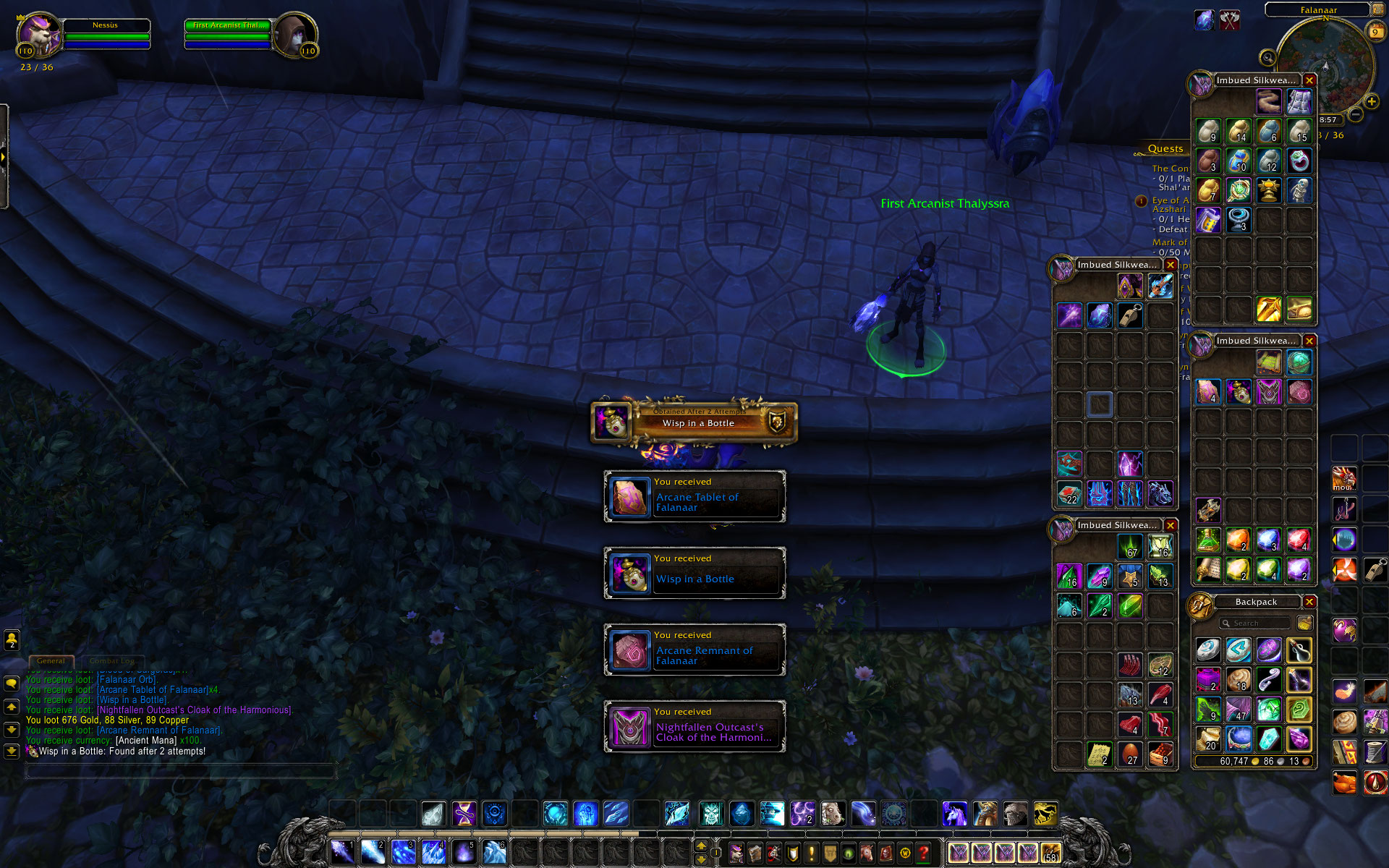Click the Nightfallen Outcast's Cloak loot toast
The image size is (1389, 868).
pos(694,726)
